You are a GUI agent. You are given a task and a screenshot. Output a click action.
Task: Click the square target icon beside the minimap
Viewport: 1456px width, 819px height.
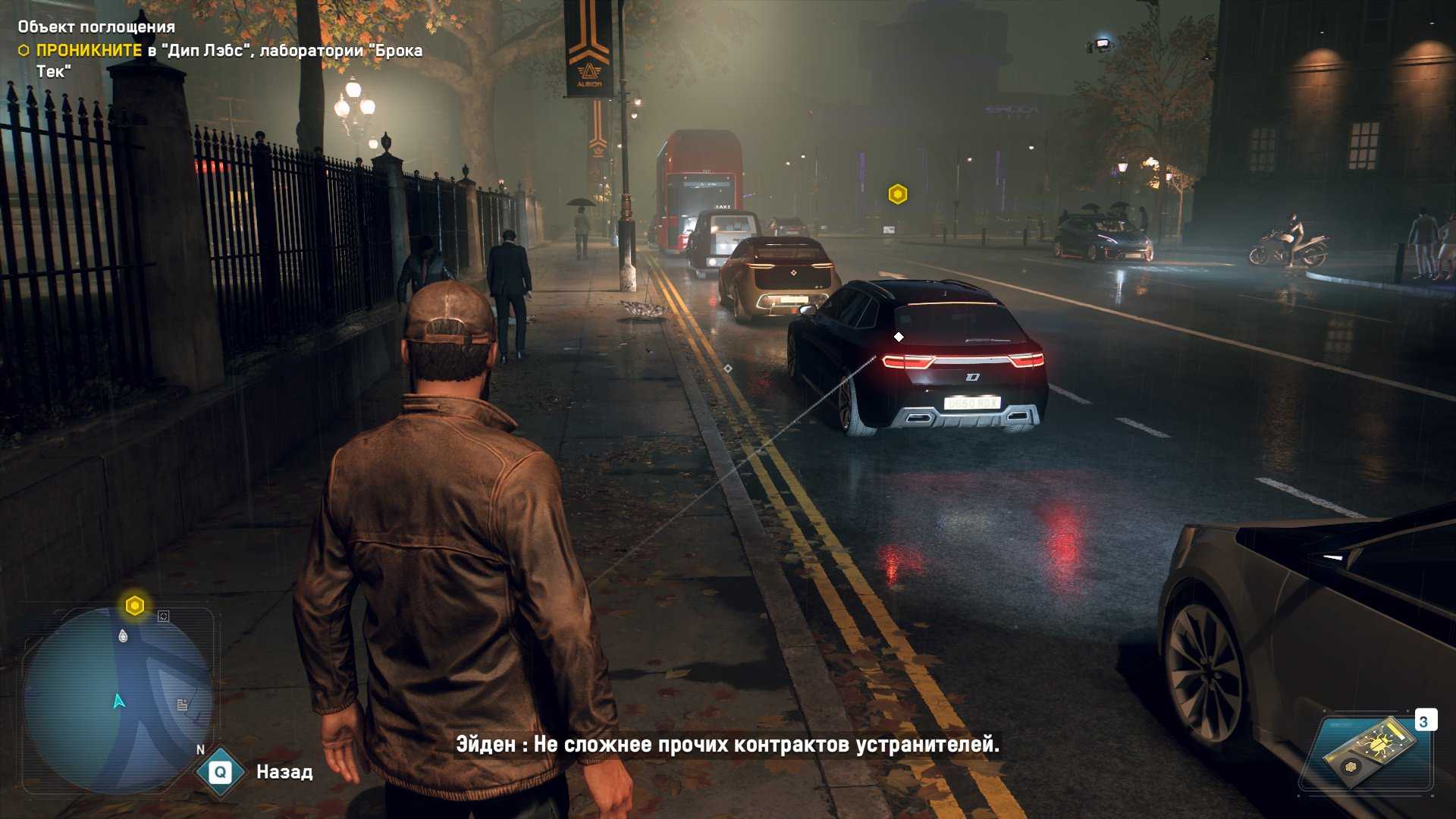coord(163,617)
